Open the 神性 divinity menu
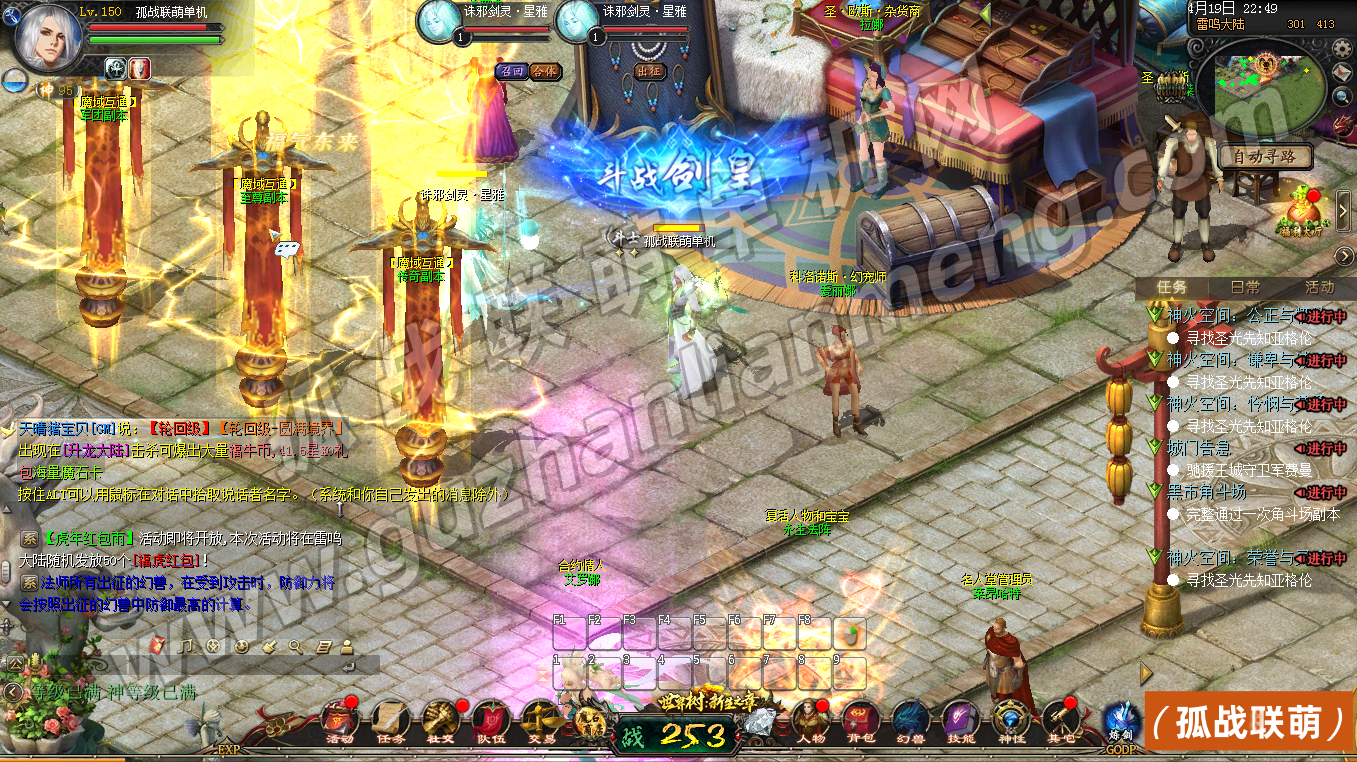Viewport: 1357px width, 762px height. click(1011, 718)
